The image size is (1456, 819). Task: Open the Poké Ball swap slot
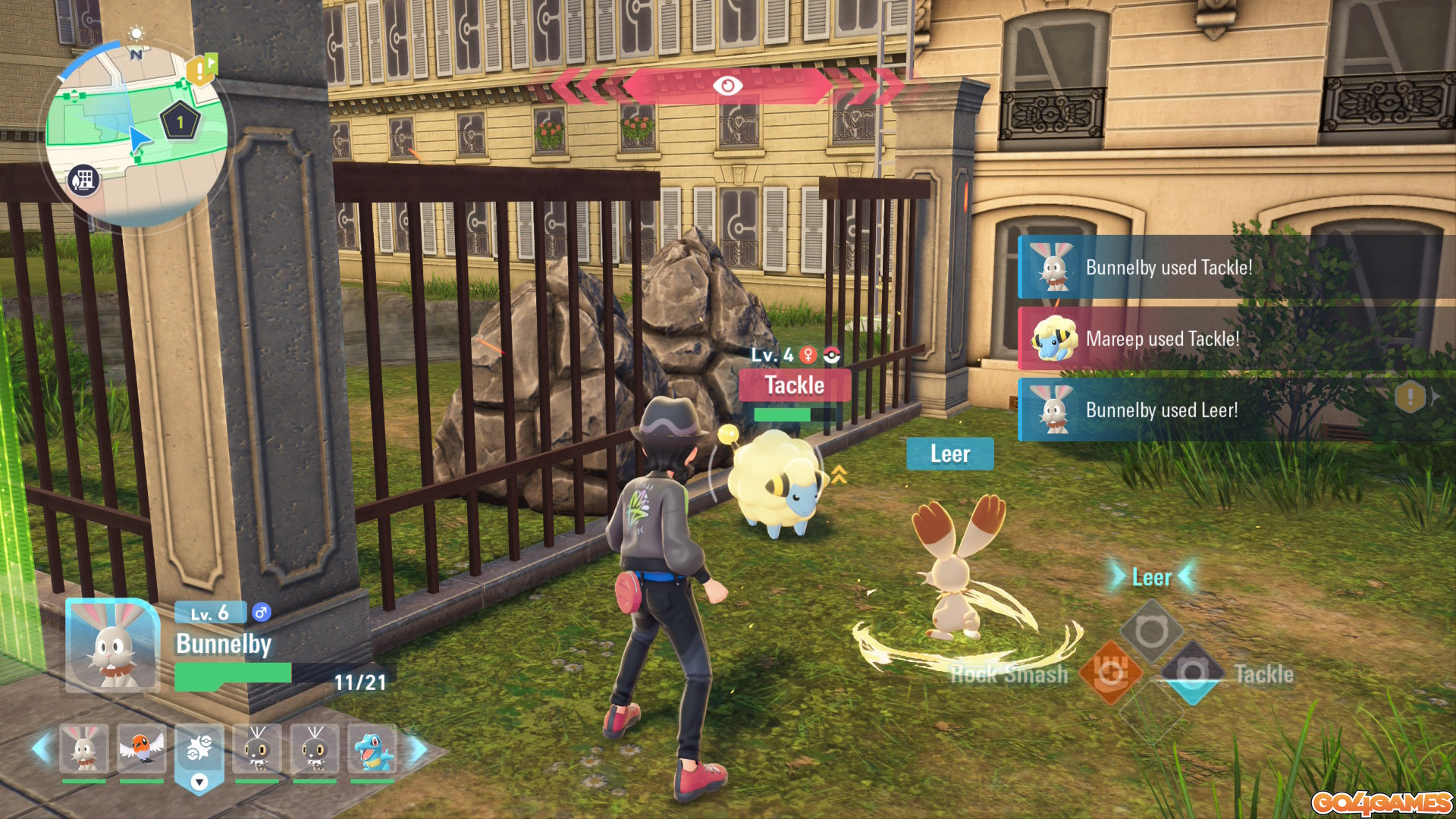[199, 755]
